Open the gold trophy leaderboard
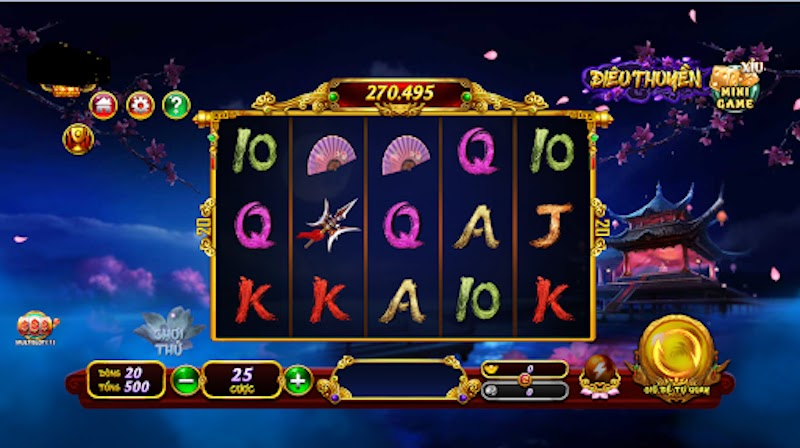Viewport: 800px width, 448px height. coord(77,139)
